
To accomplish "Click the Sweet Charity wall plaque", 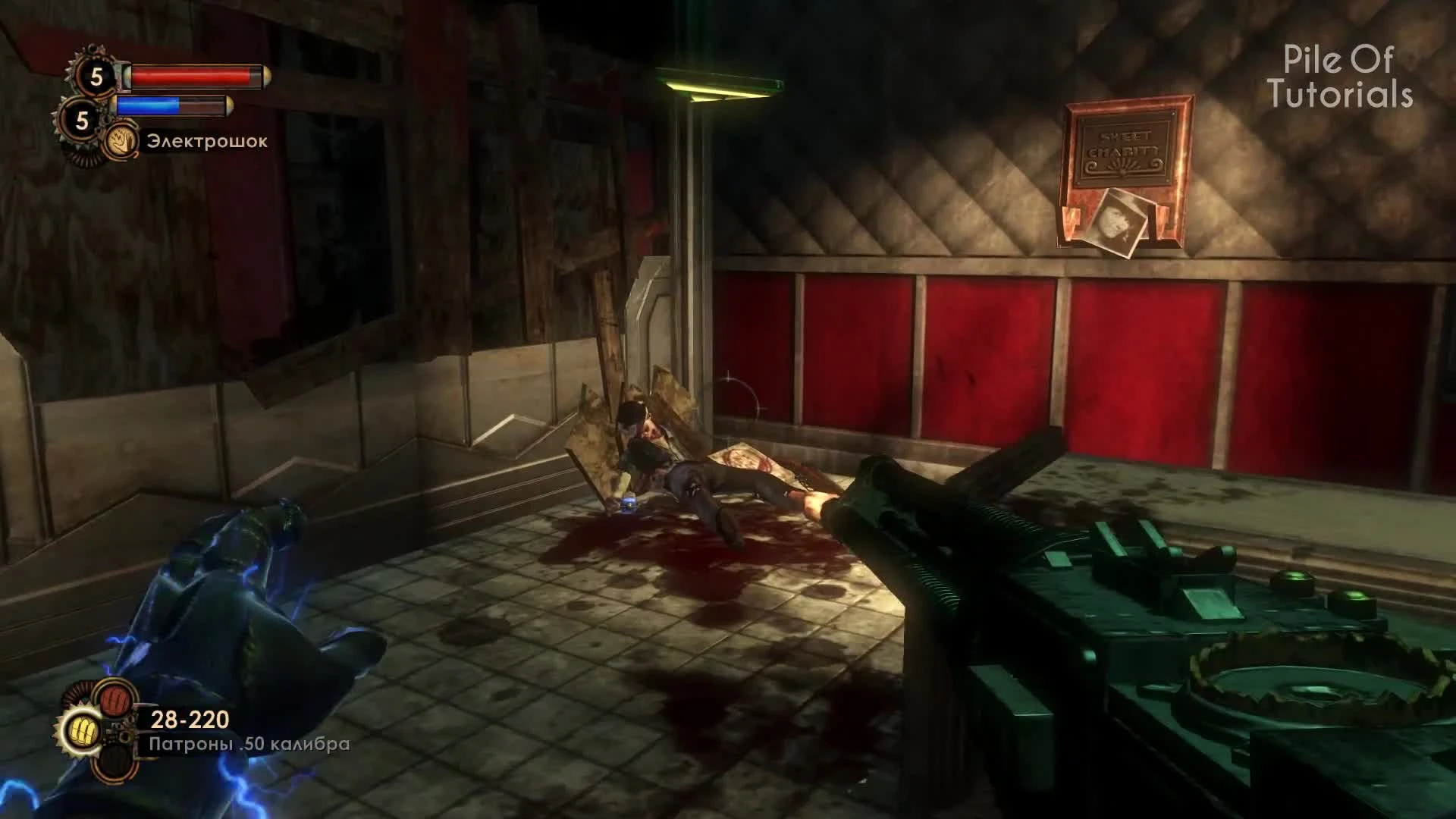I will [x=1125, y=149].
